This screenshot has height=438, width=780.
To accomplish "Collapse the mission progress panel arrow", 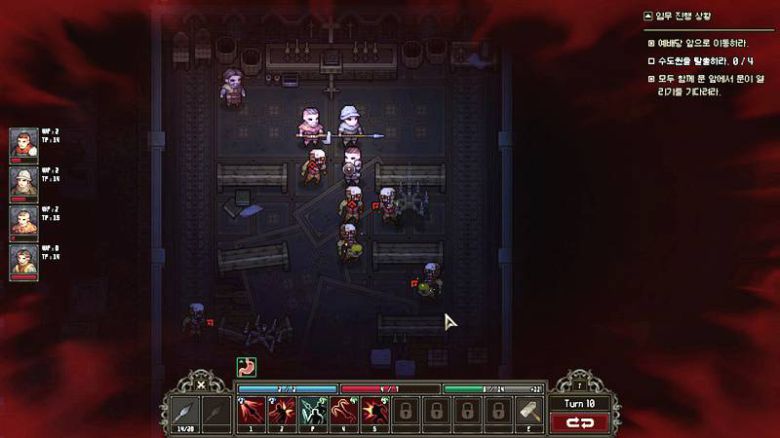I will coord(648,17).
